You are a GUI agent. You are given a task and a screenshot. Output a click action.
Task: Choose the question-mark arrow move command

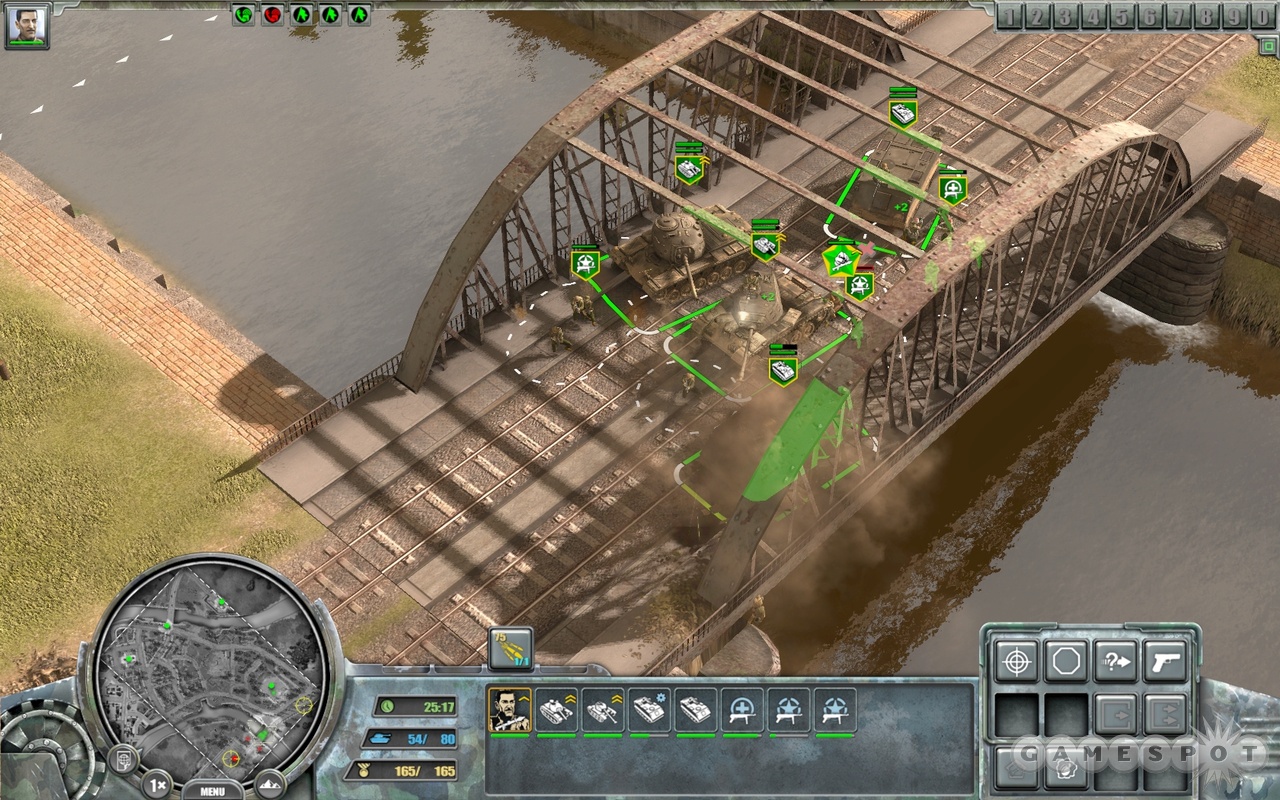coord(1115,662)
